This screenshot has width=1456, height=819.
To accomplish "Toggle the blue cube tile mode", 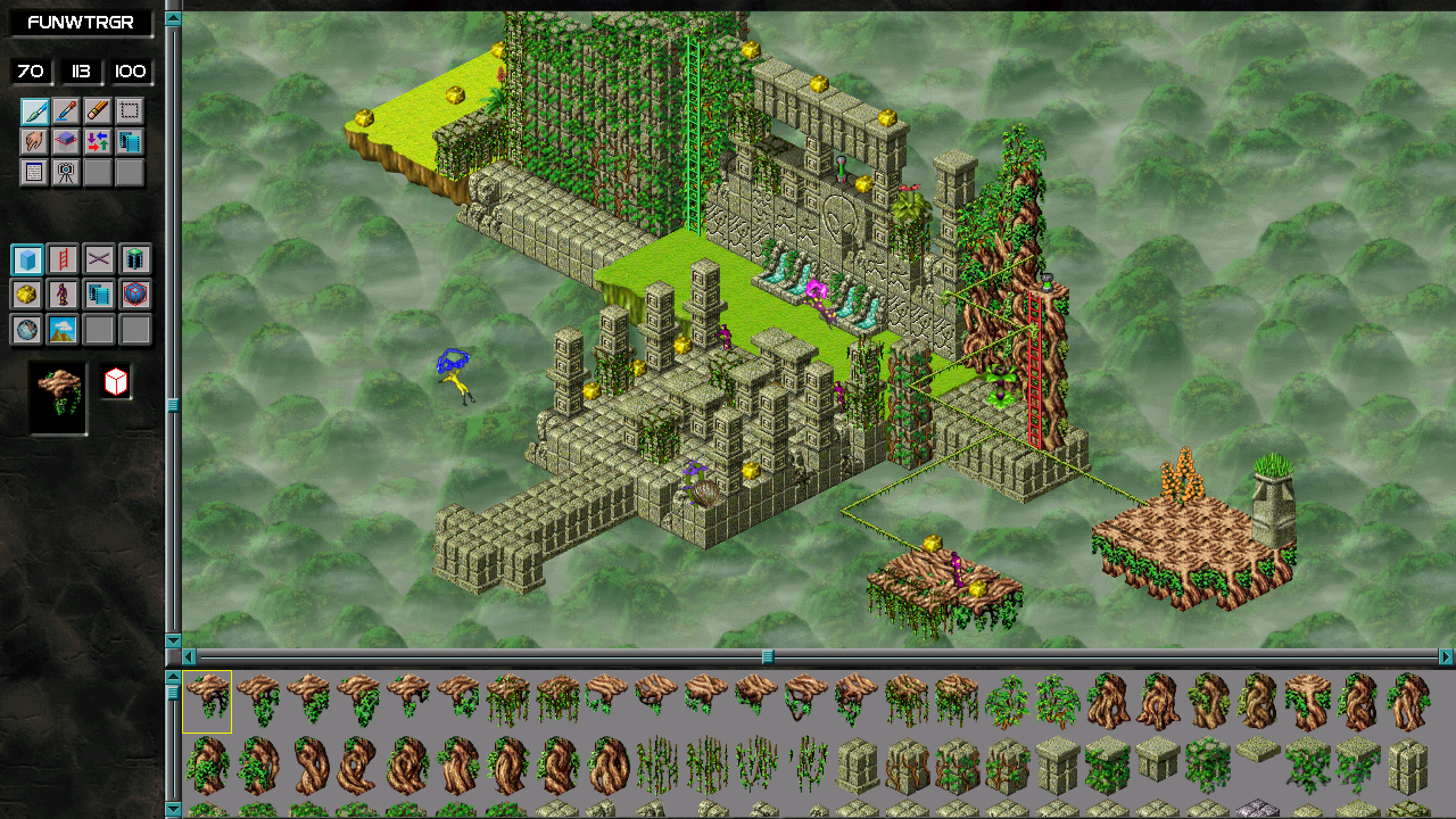I will coord(26,259).
